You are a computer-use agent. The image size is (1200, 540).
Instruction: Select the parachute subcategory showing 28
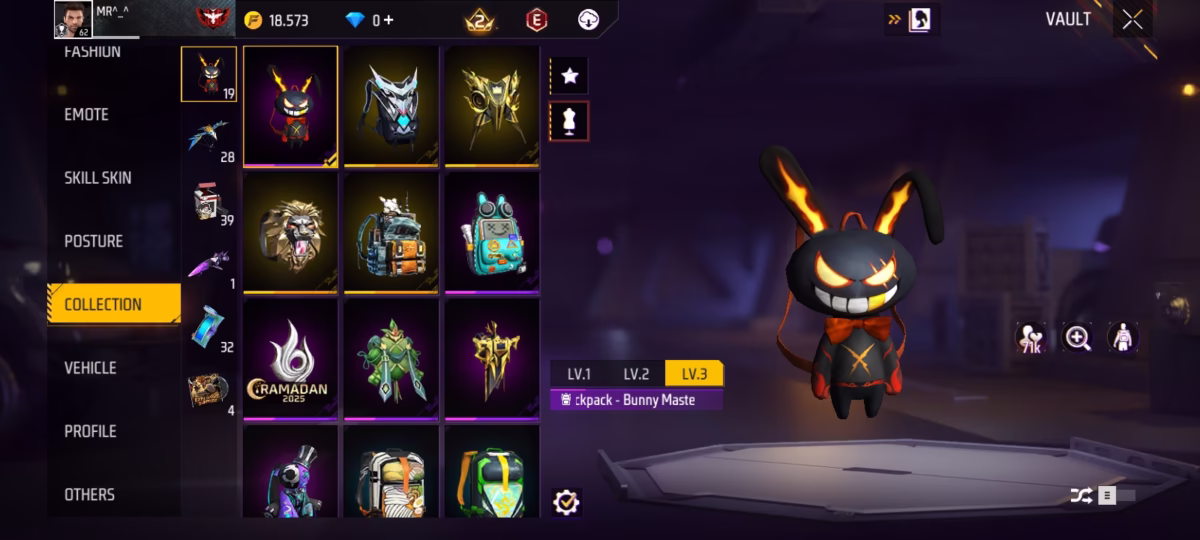[208, 138]
